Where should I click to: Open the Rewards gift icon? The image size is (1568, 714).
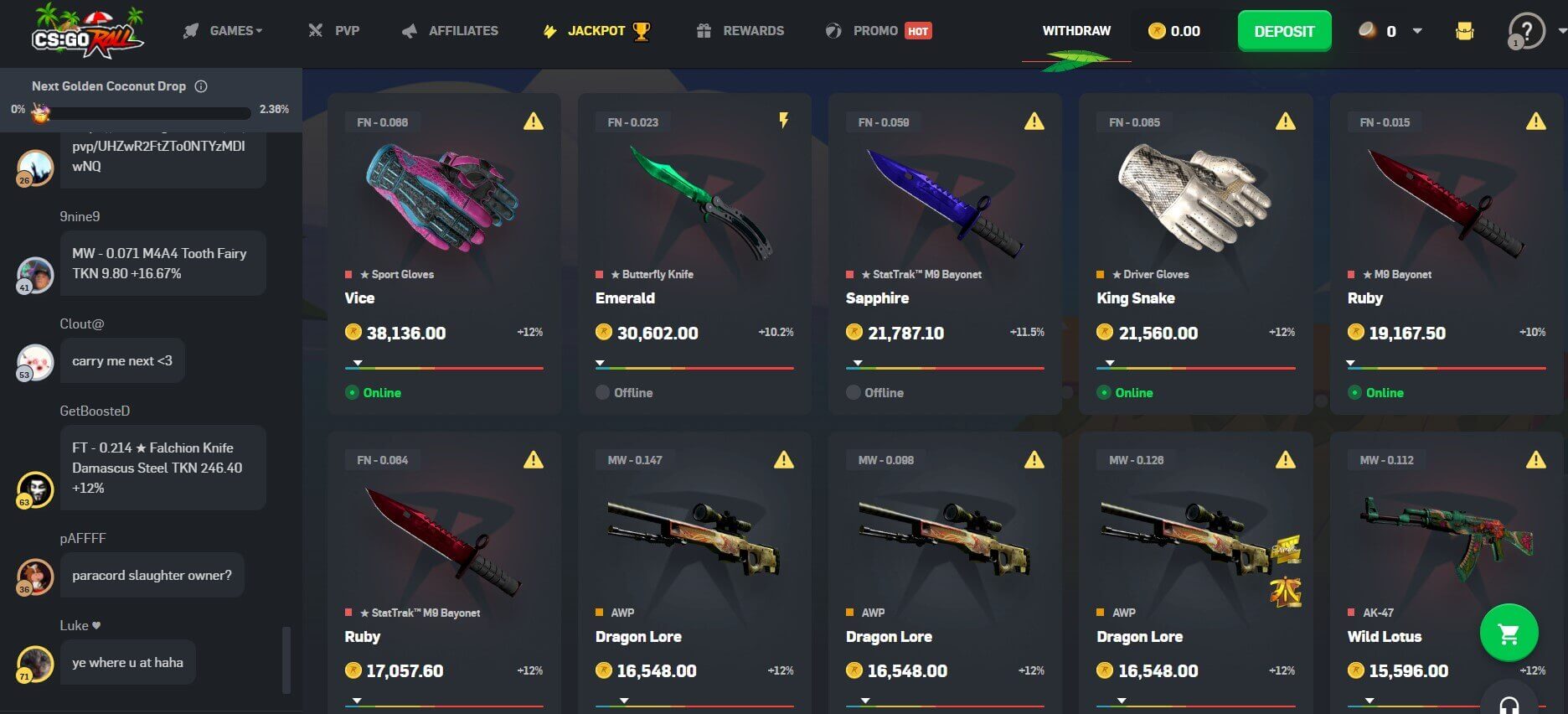click(704, 30)
